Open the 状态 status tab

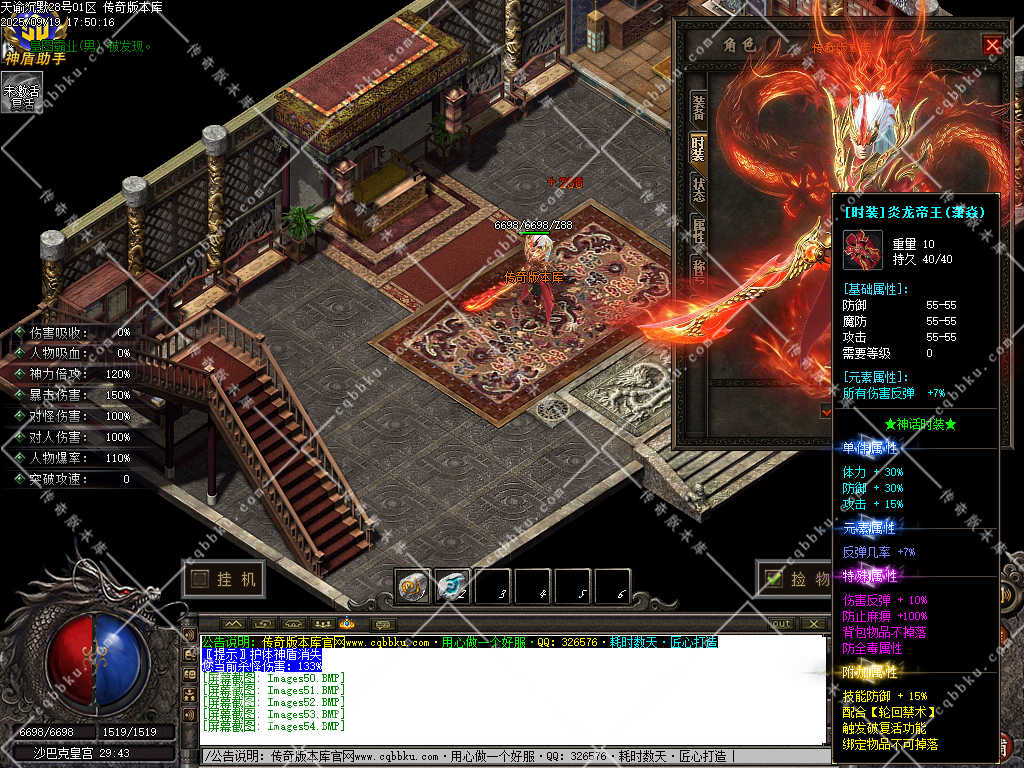[698, 189]
